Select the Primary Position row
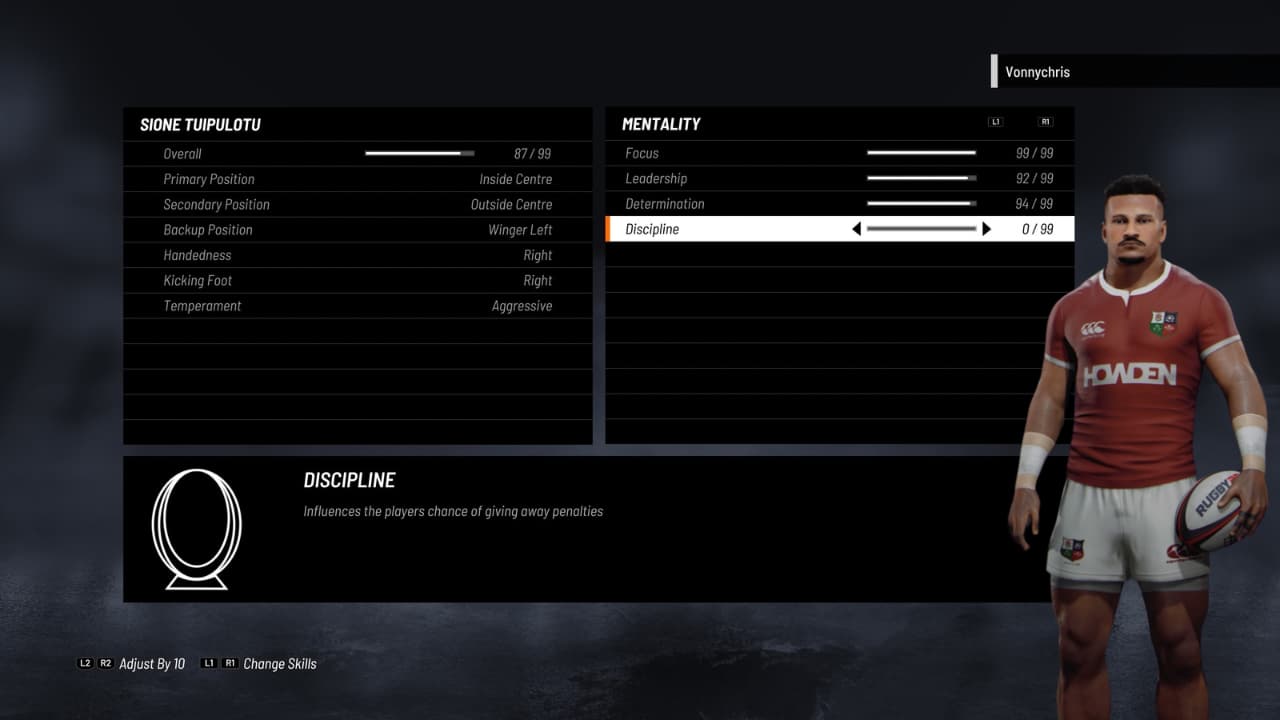Screen dimensions: 1280x720 (x=357, y=179)
